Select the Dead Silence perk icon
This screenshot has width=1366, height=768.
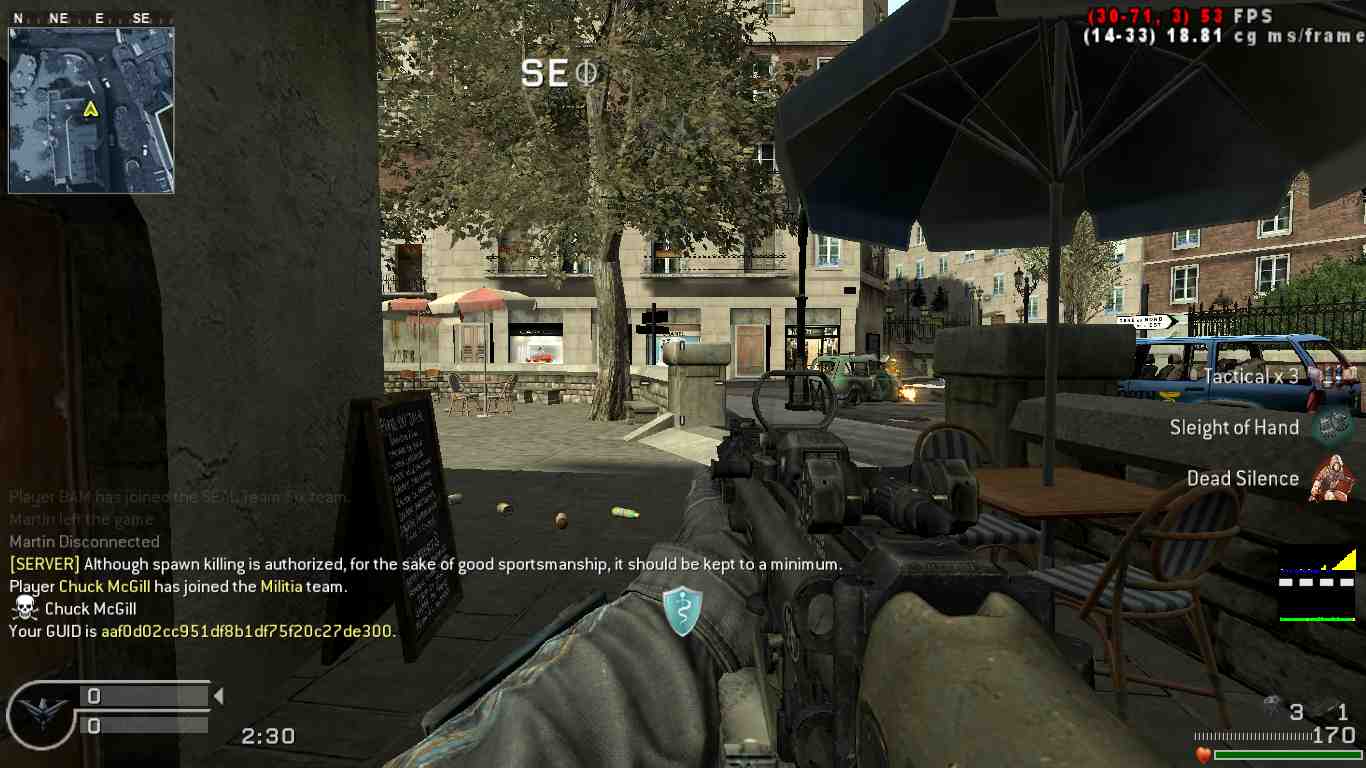1333,478
